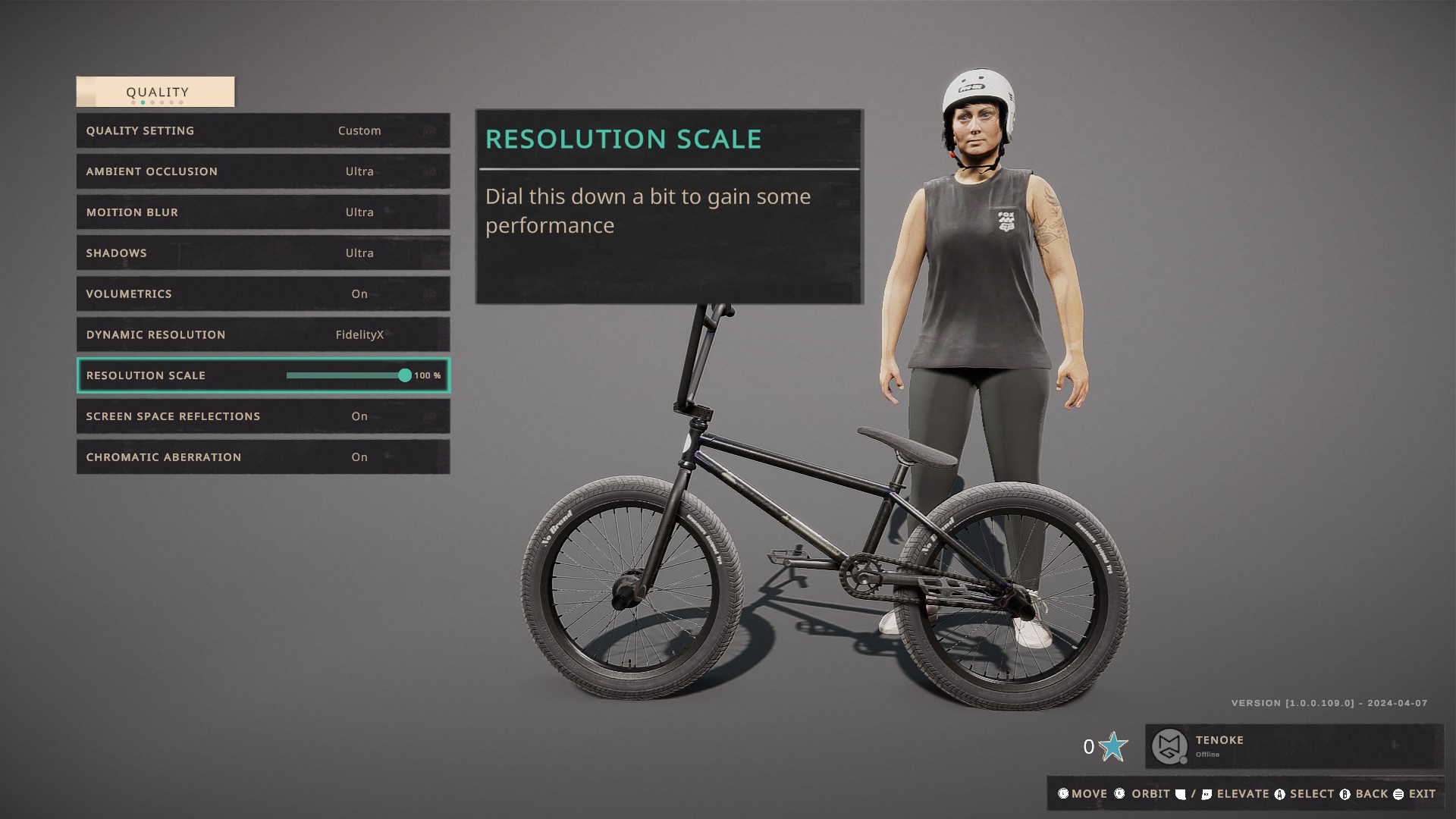Toggle Screen Space Reflections
Screen dimensions: 1456x819
[262, 416]
